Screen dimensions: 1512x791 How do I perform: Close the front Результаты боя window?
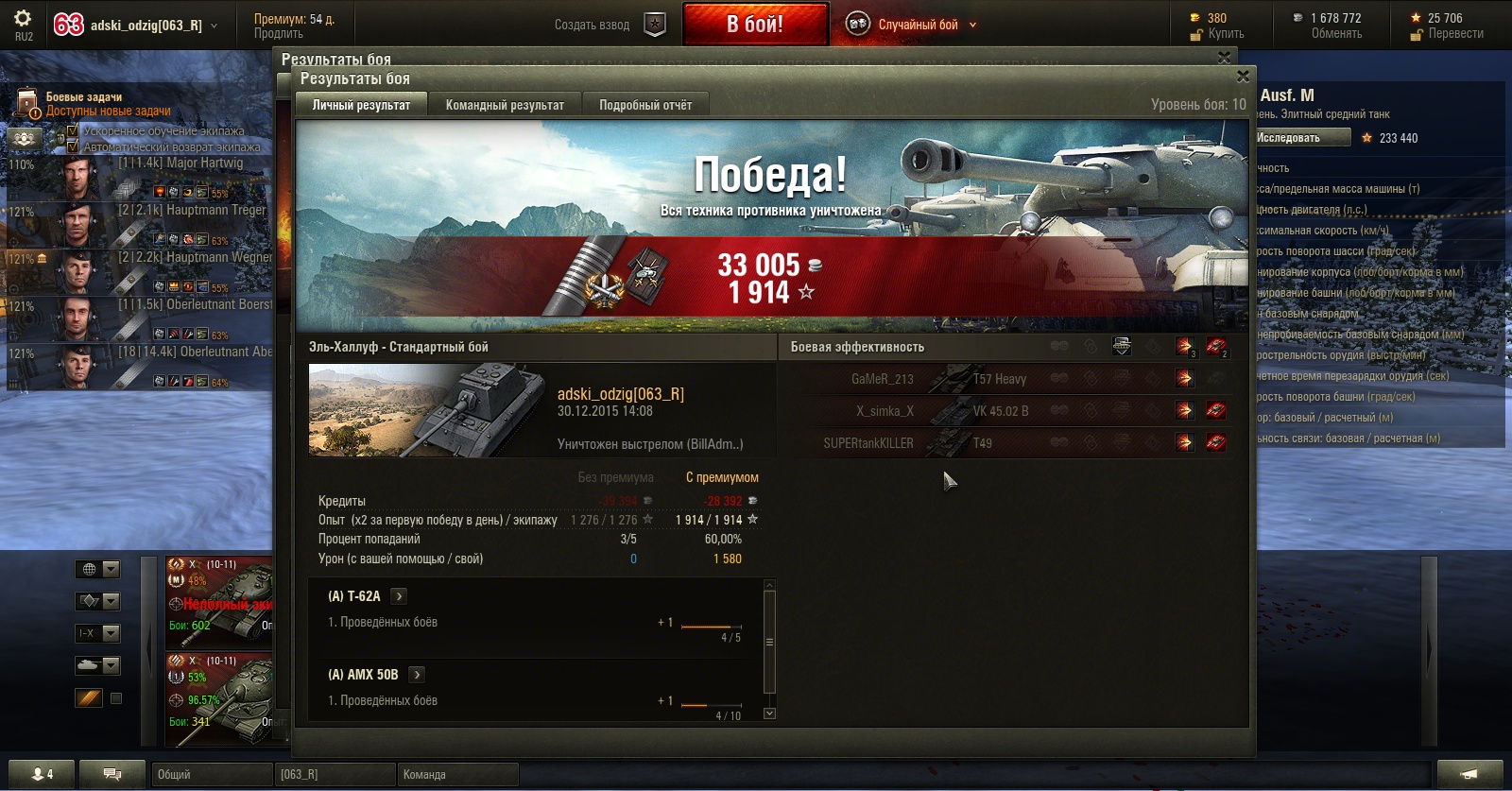coord(1243,77)
